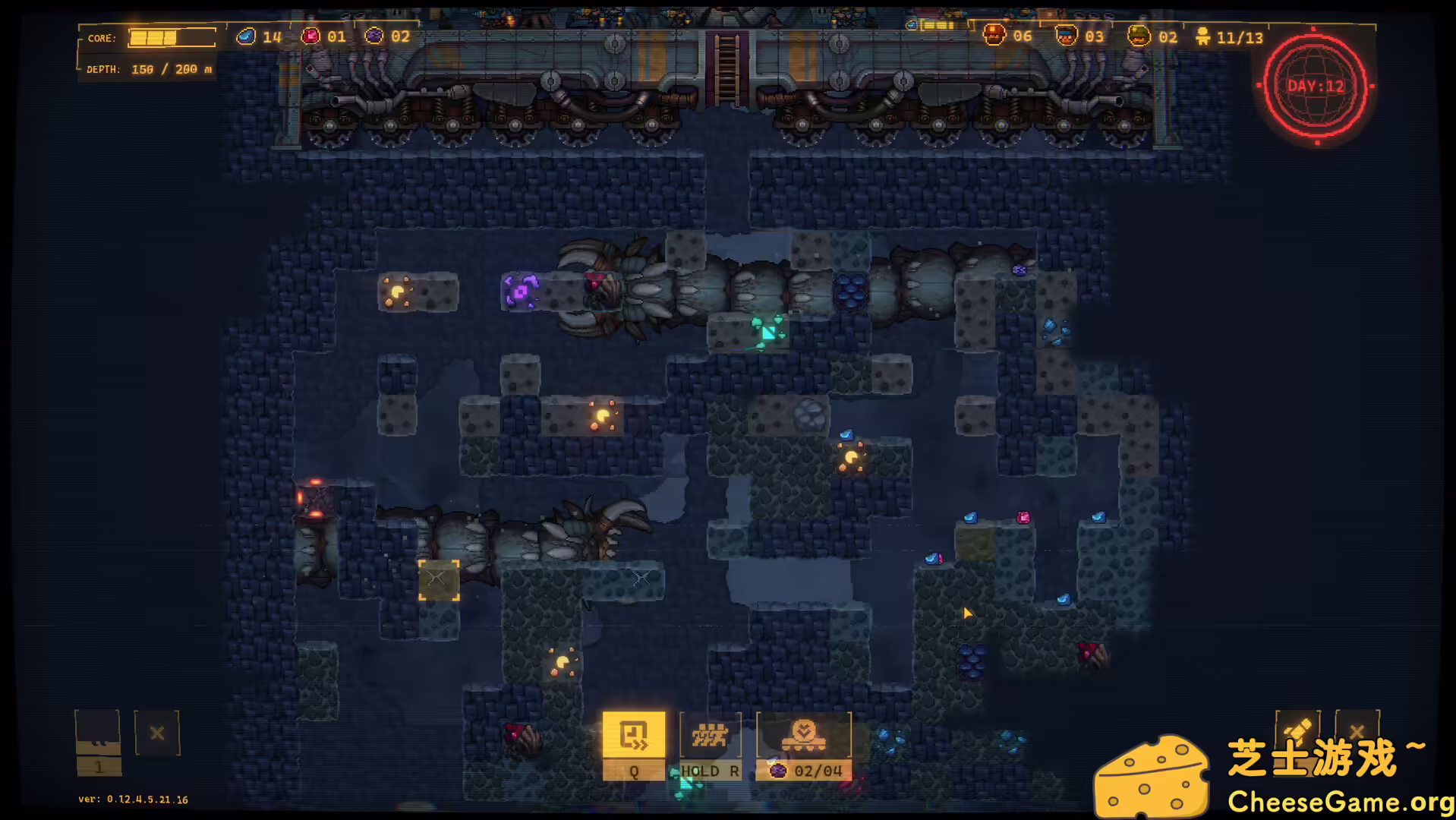Open the red DAY:12 globe indicator
1456x820 pixels.
(x=1316, y=87)
